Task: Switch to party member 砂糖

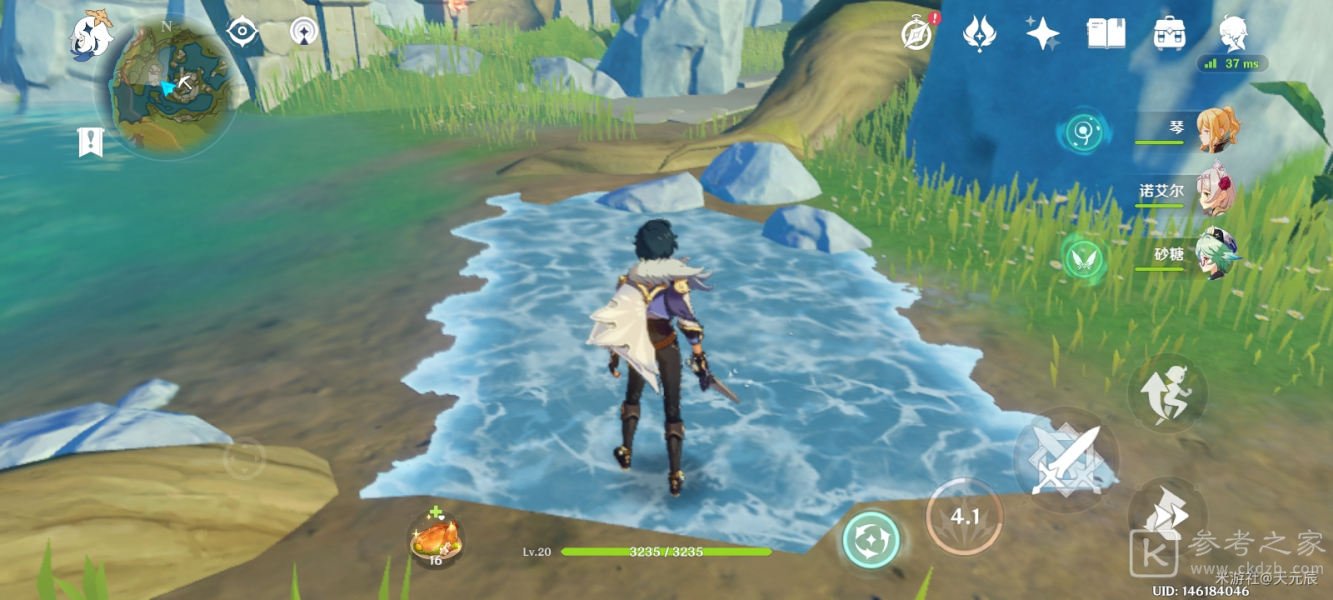Action: tap(1216, 254)
